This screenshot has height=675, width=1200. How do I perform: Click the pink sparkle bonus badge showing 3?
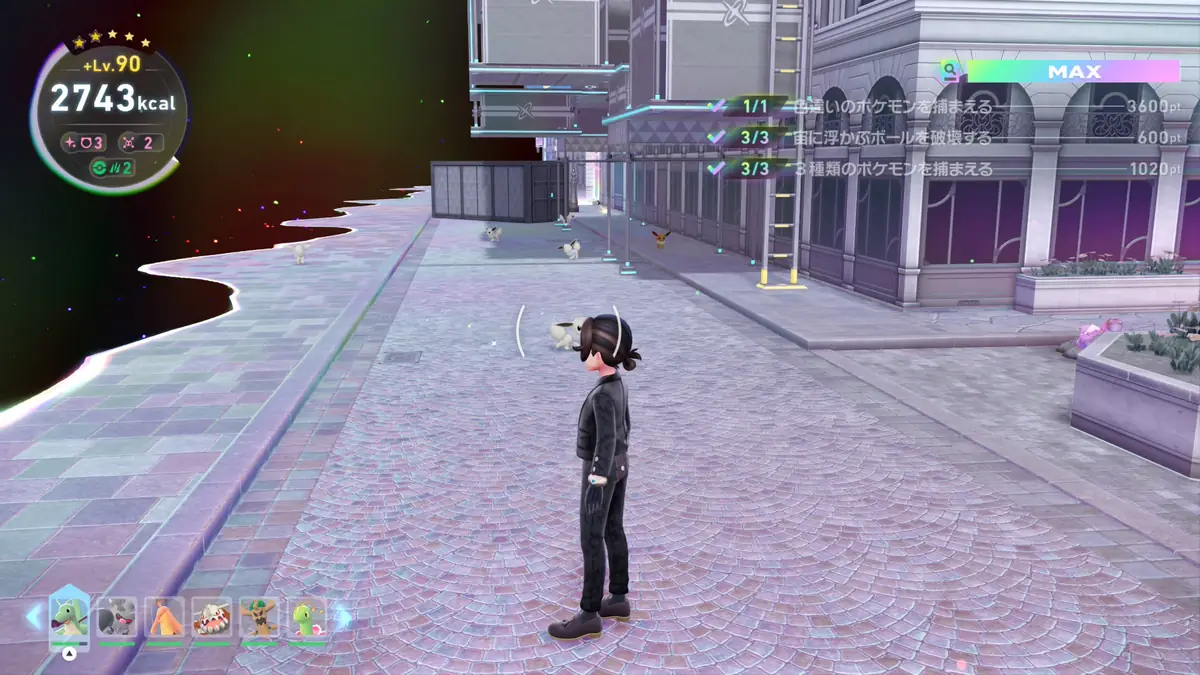point(84,142)
